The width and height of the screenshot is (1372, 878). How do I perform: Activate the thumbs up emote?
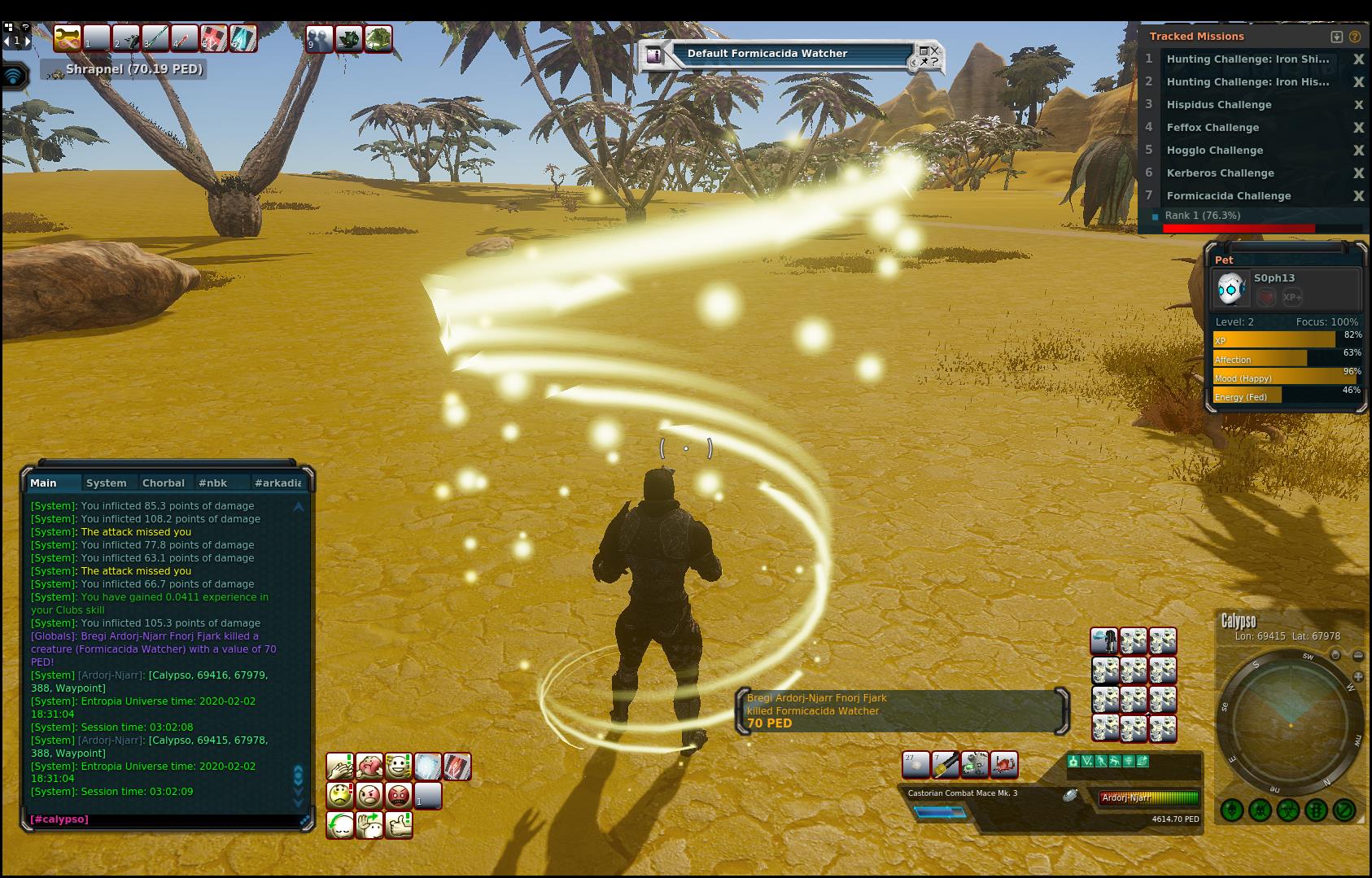click(x=398, y=824)
